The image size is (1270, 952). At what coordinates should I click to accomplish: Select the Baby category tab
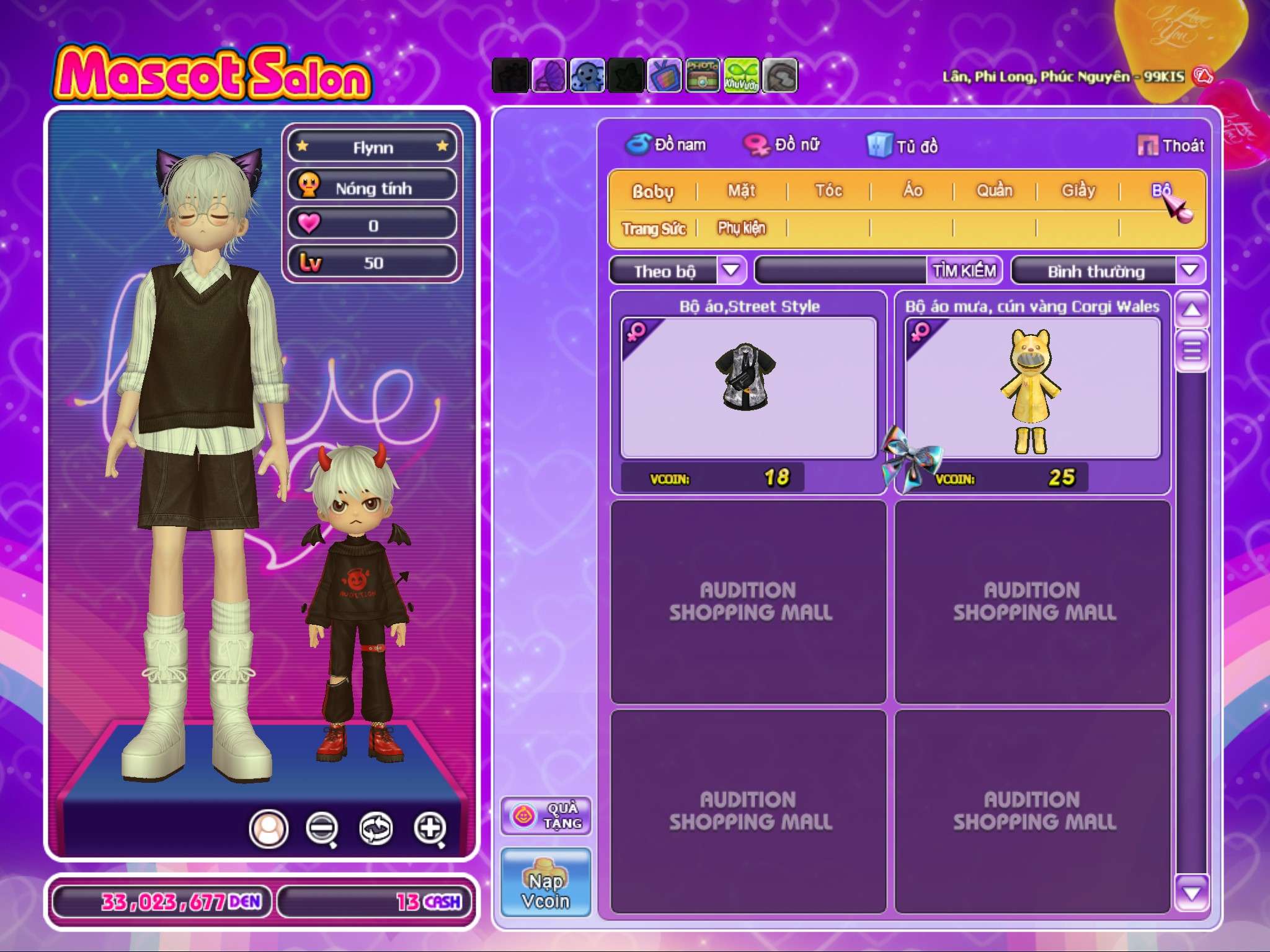coord(652,191)
